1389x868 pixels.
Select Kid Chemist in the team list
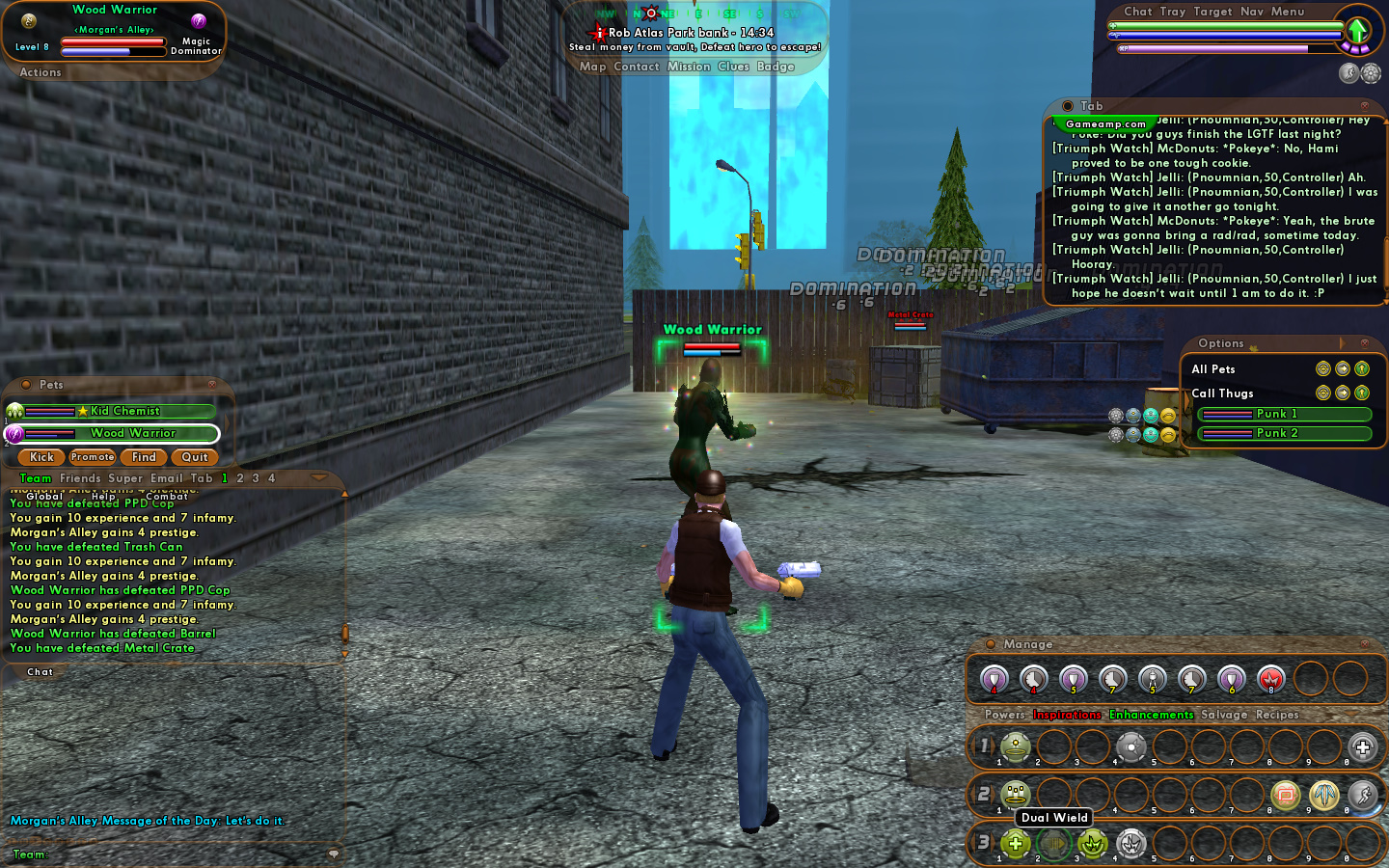click(x=124, y=411)
